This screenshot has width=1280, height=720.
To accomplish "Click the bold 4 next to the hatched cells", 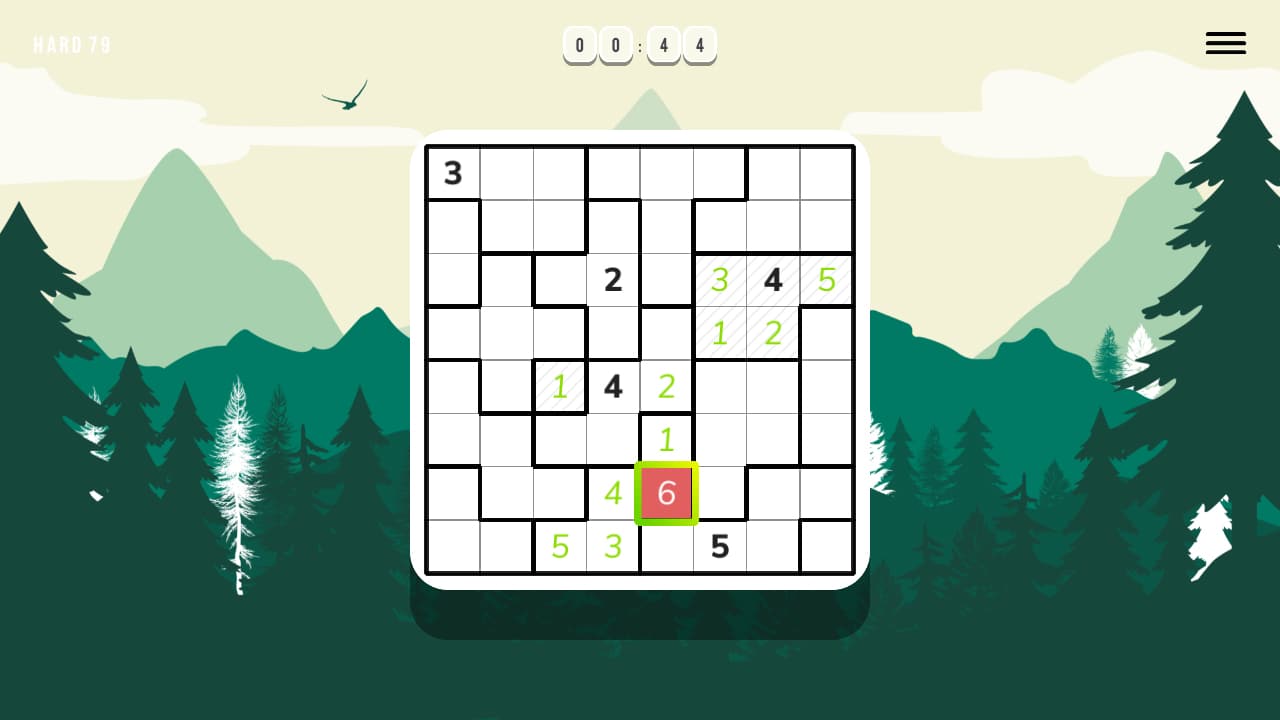I will click(772, 280).
